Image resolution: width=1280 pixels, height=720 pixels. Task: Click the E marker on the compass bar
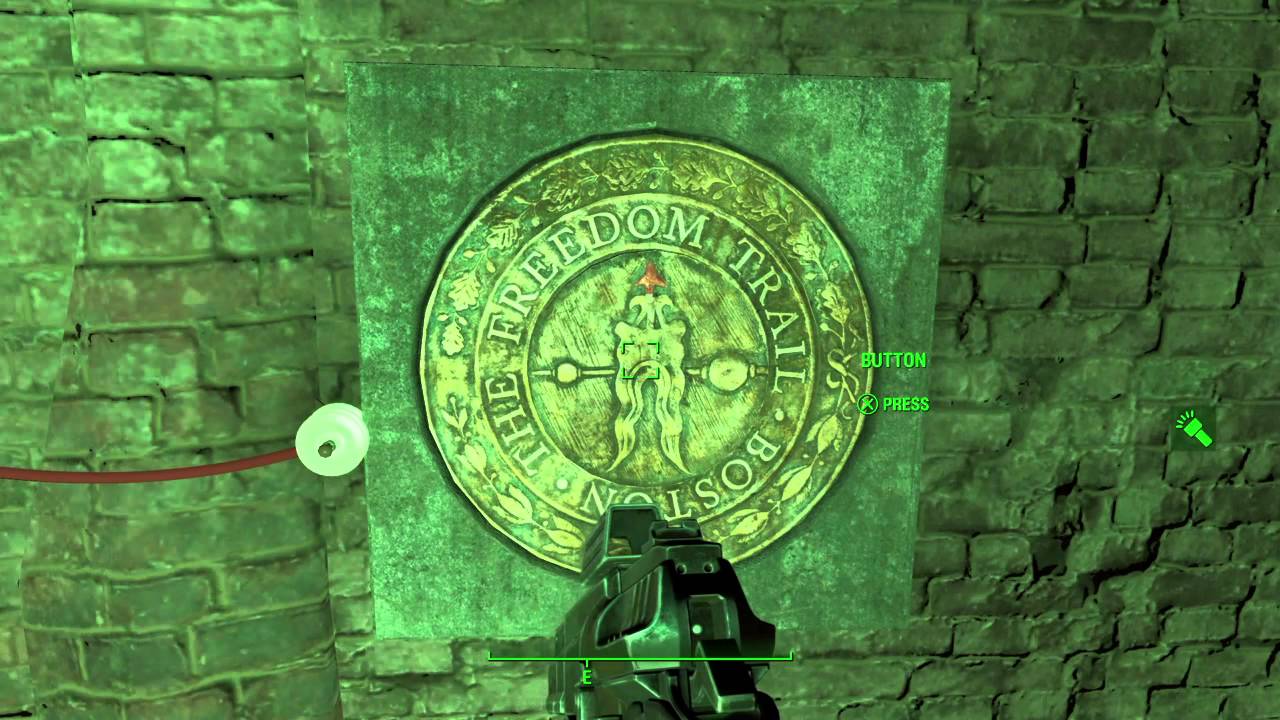tap(585, 676)
